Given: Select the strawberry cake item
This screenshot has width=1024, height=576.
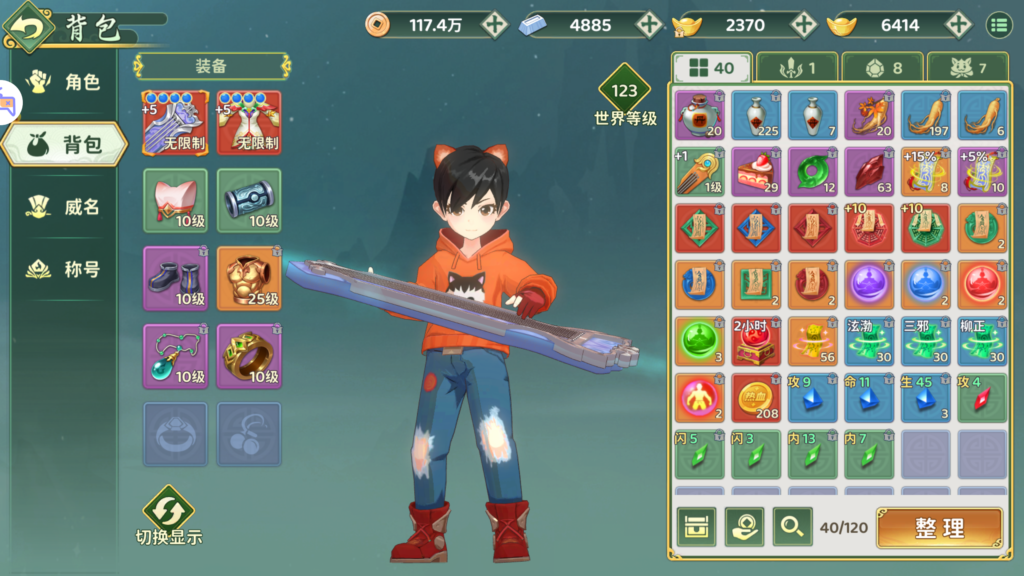Looking at the screenshot, I should tap(756, 172).
